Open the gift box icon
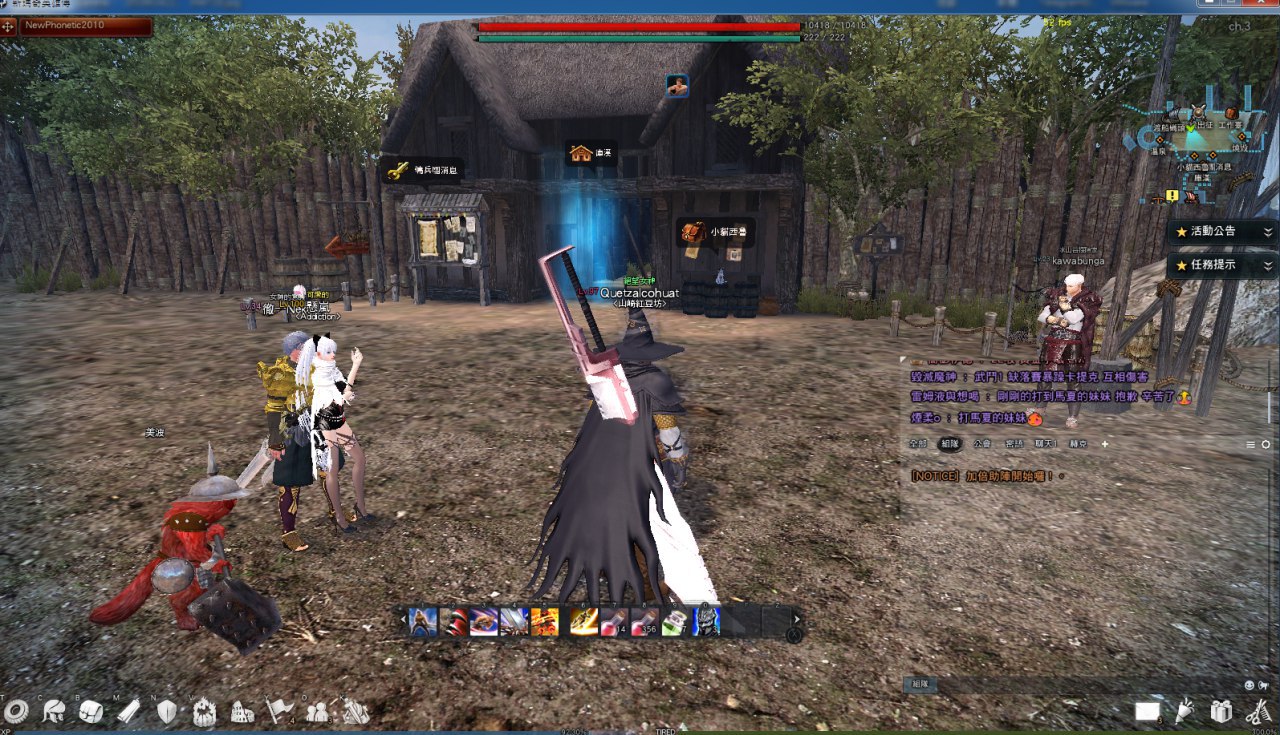Image resolution: width=1280 pixels, height=735 pixels. (x=1220, y=711)
